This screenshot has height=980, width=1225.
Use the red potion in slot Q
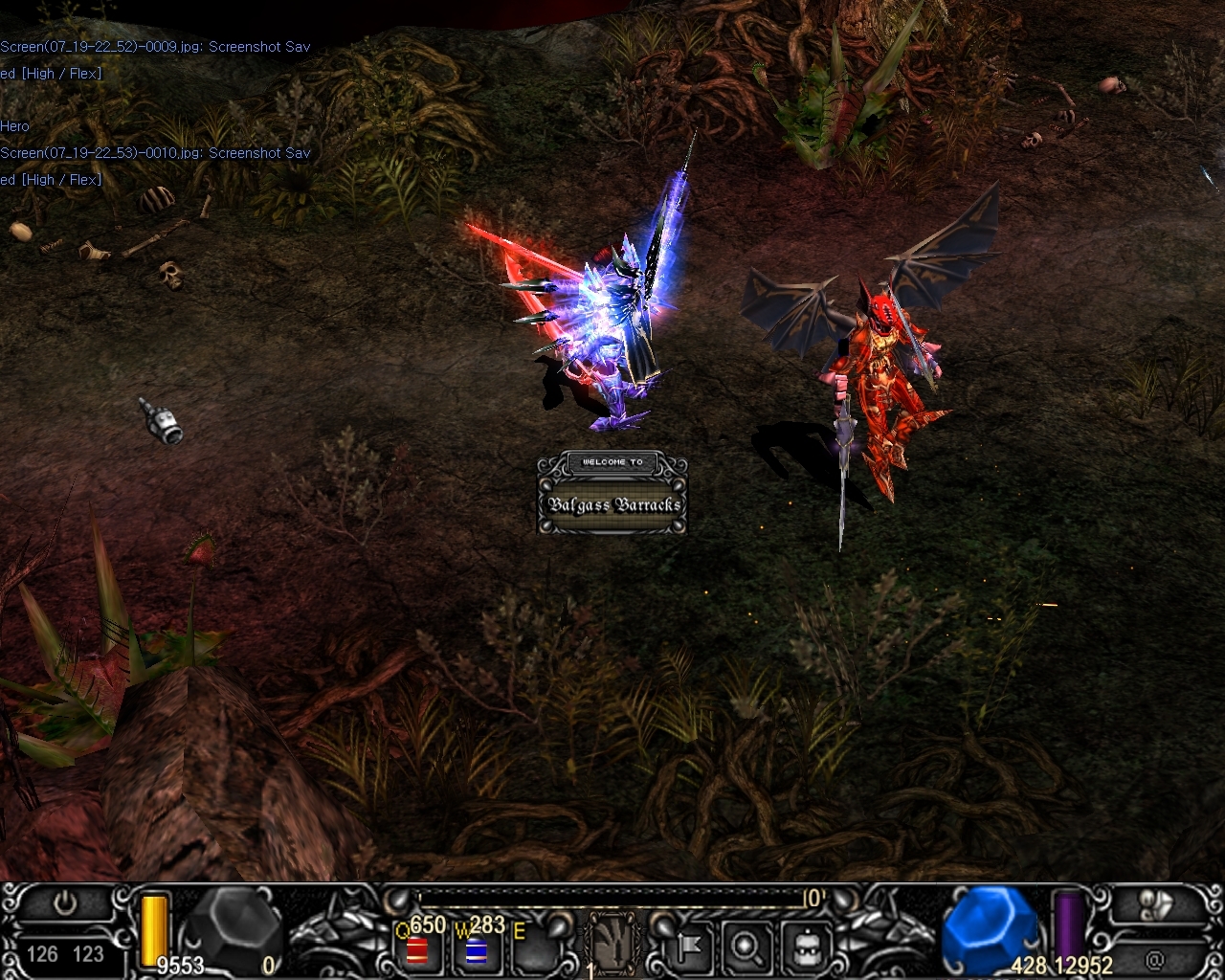coord(417,949)
